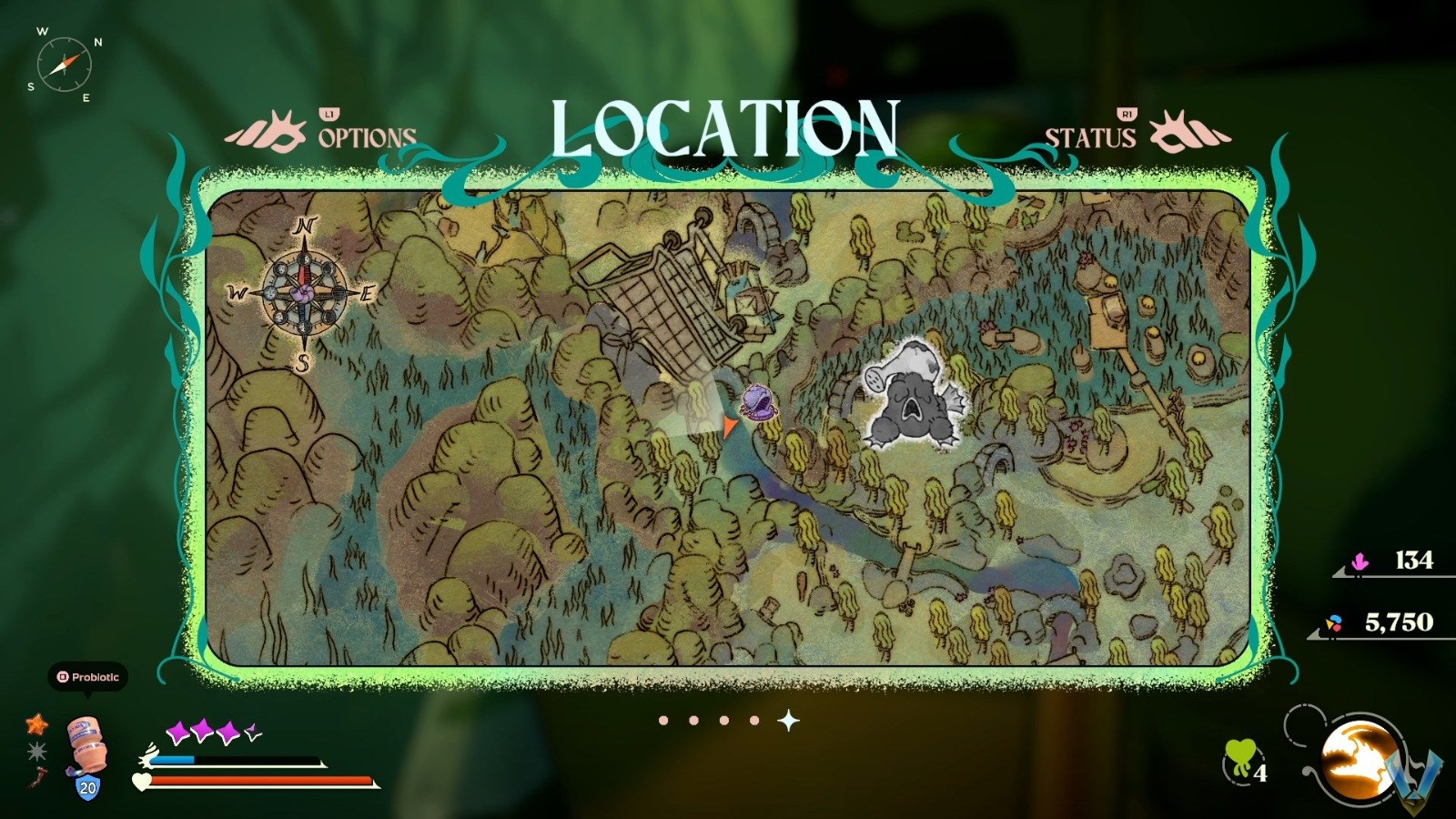This screenshot has height=819, width=1456.
Task: Activate the sparkle star page indicator
Action: [789, 719]
